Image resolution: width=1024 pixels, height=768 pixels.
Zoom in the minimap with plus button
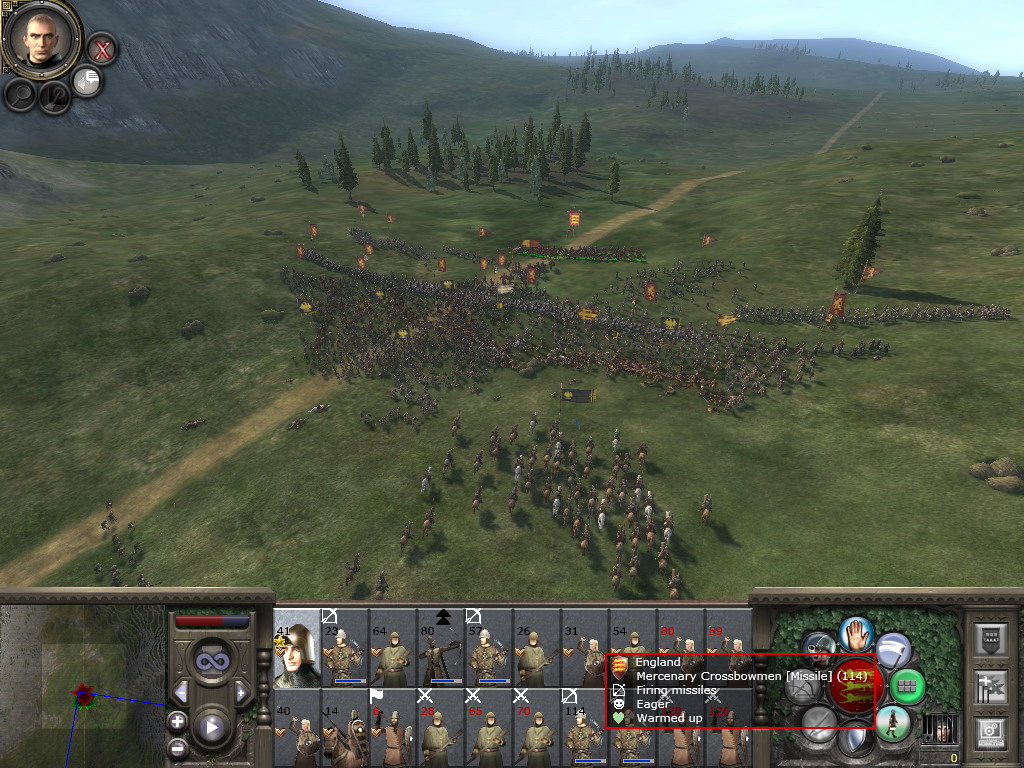pos(177,721)
